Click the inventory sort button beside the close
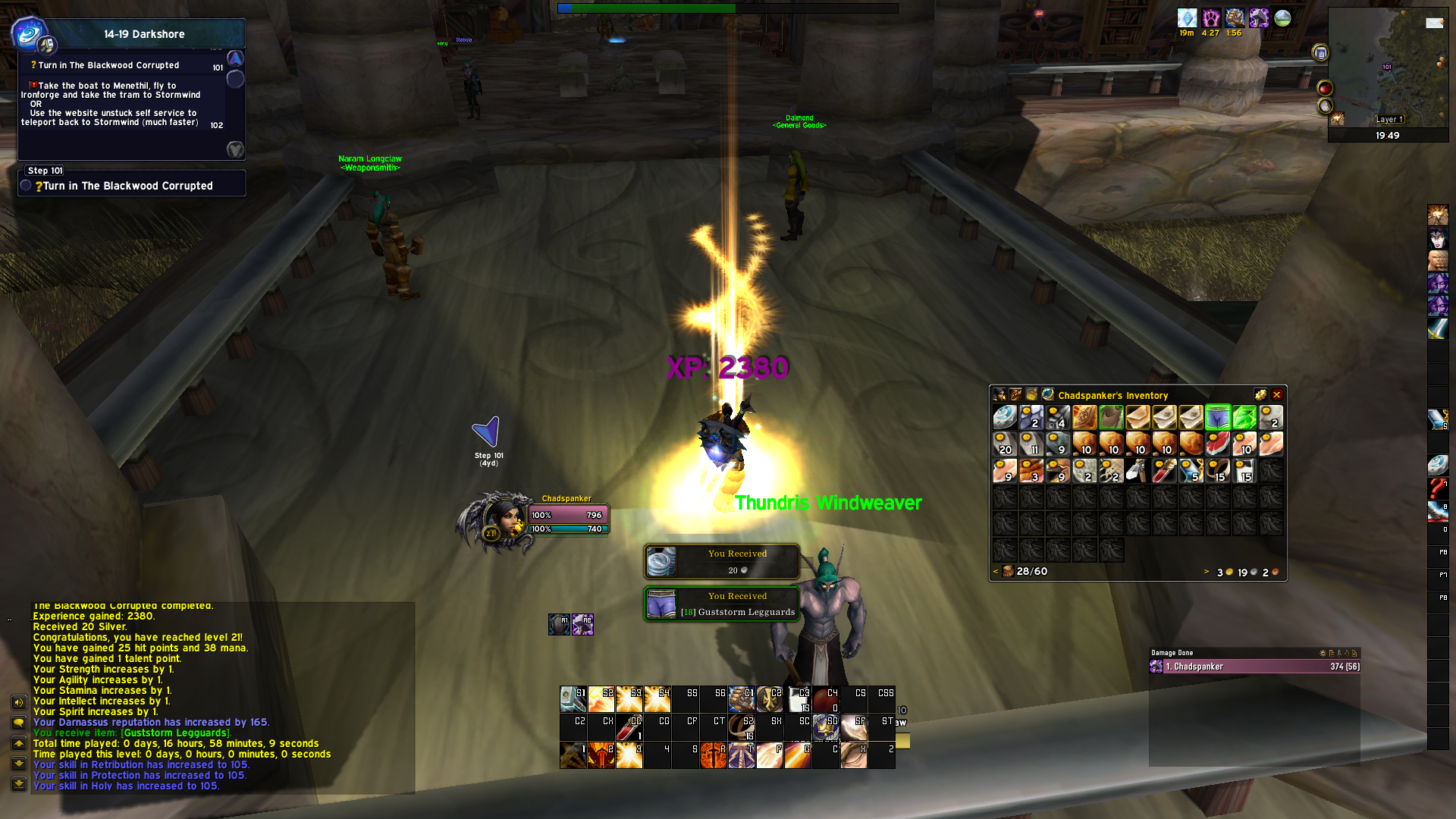This screenshot has width=1456, height=819. (x=1260, y=395)
